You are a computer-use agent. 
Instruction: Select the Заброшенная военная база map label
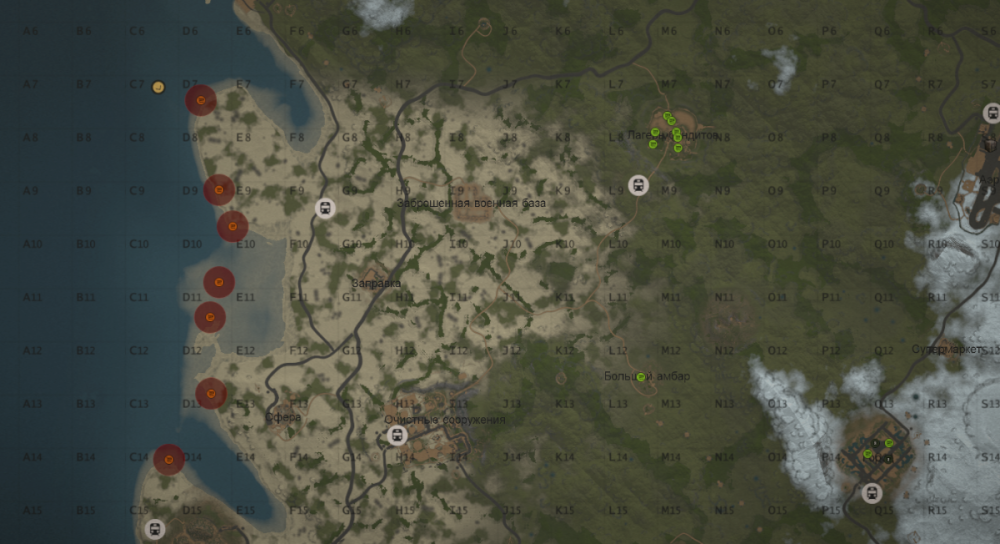point(471,203)
